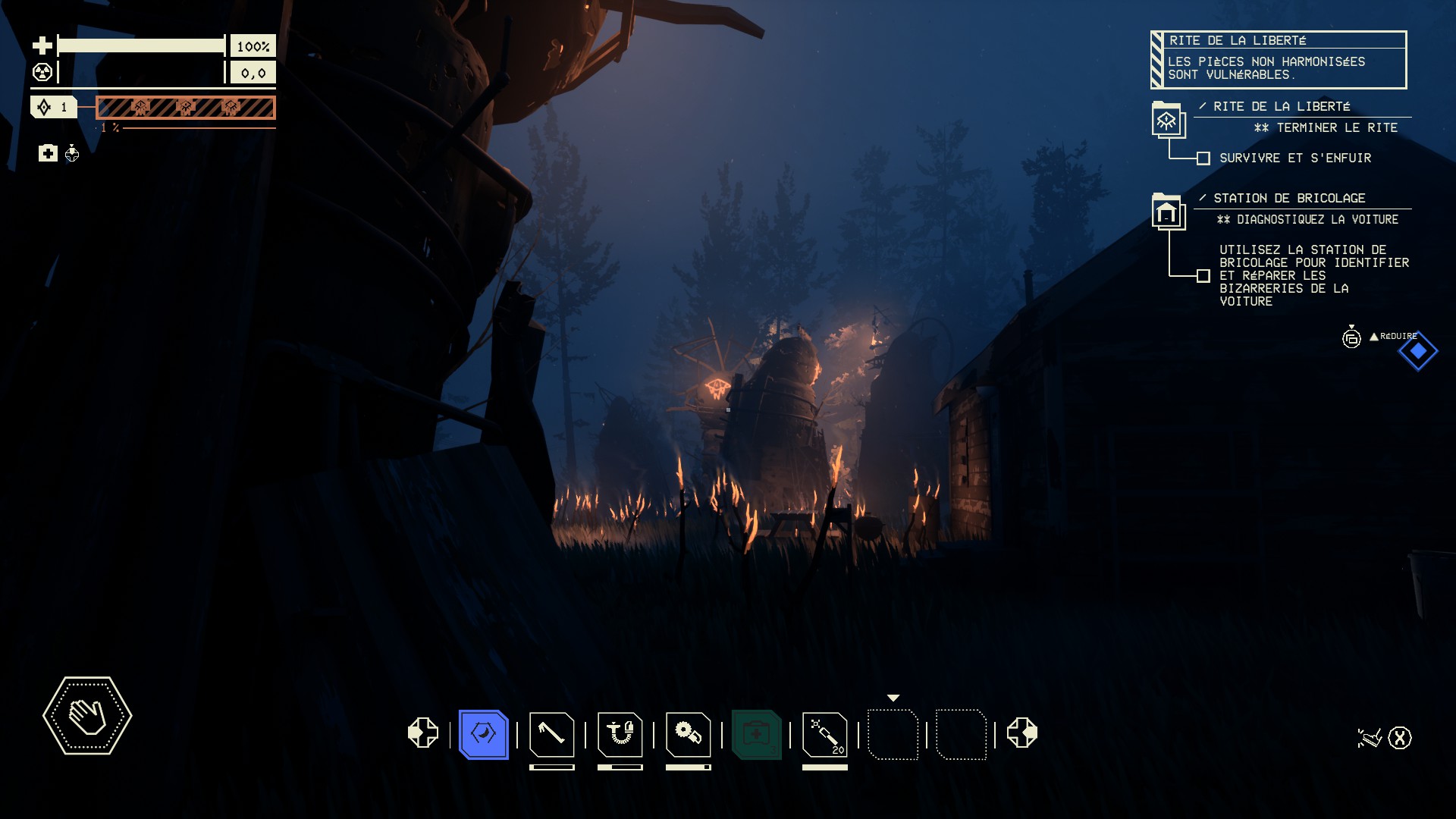Viewport: 1456px width, 819px height.
Task: Tick the Utilisez la station de bricolage box
Action: click(x=1203, y=276)
